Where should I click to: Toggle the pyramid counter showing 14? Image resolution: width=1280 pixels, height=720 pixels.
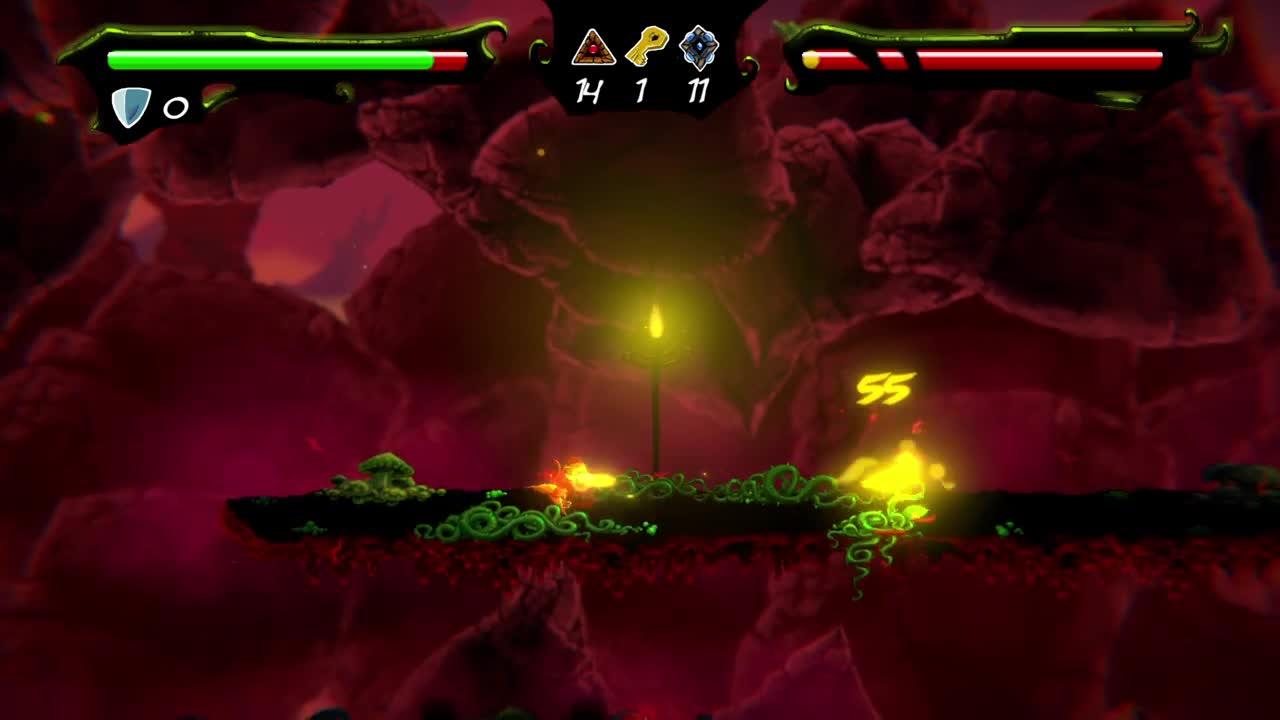(x=587, y=88)
